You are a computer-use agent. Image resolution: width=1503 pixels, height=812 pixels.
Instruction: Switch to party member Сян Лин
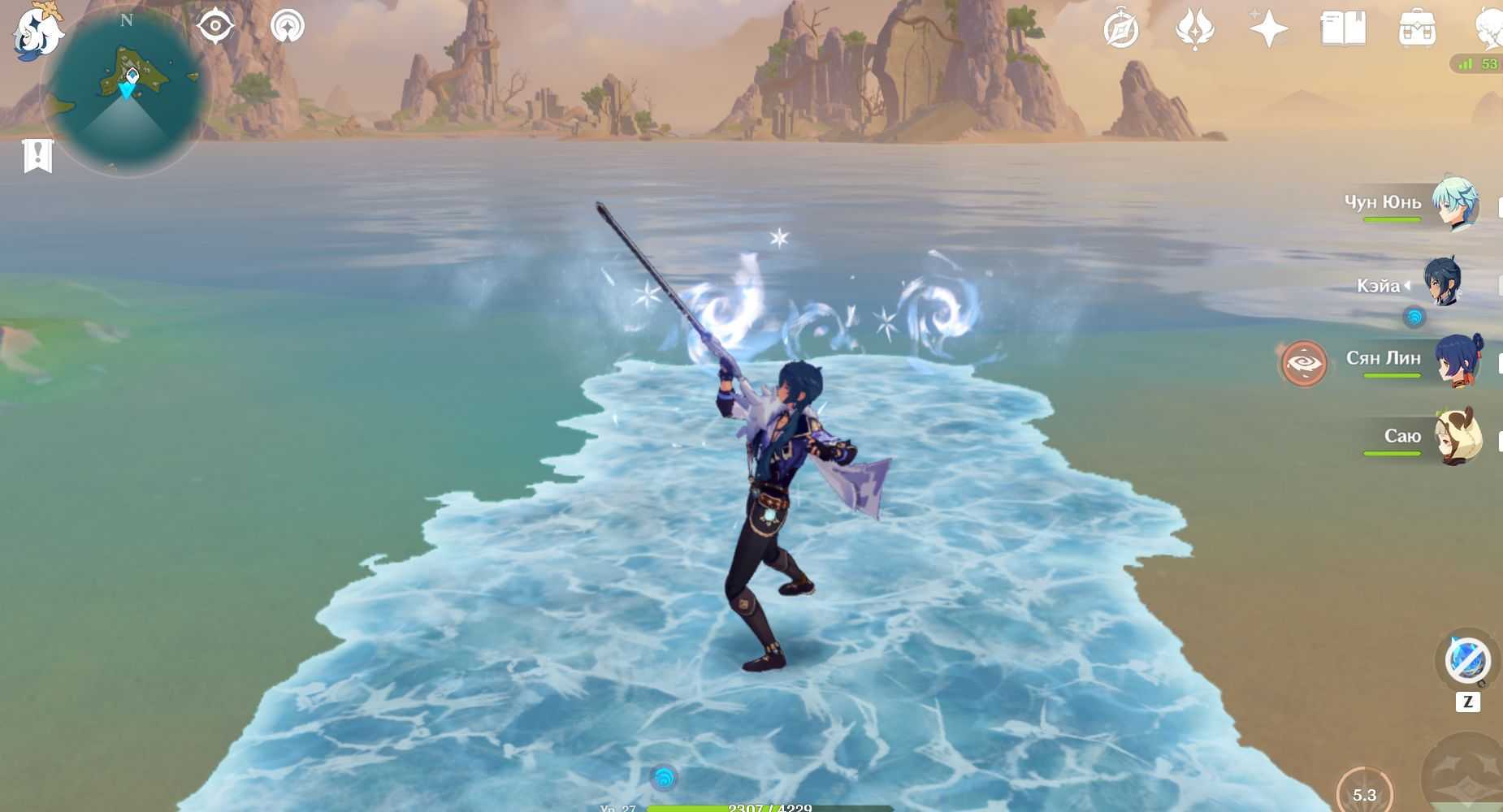(1456, 360)
